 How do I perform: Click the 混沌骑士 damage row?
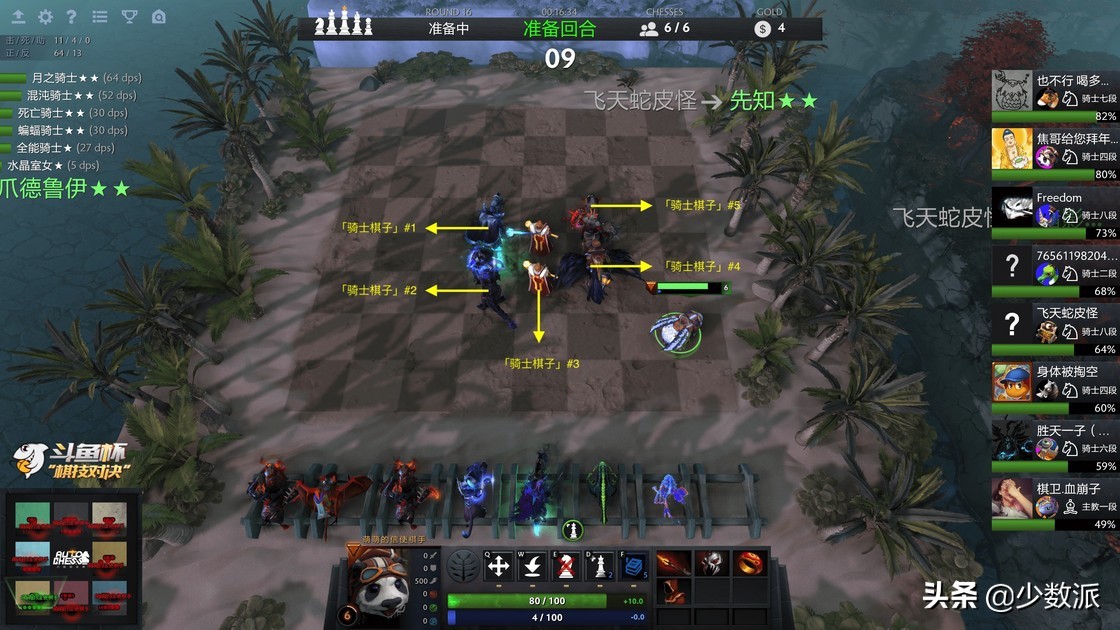75,95
